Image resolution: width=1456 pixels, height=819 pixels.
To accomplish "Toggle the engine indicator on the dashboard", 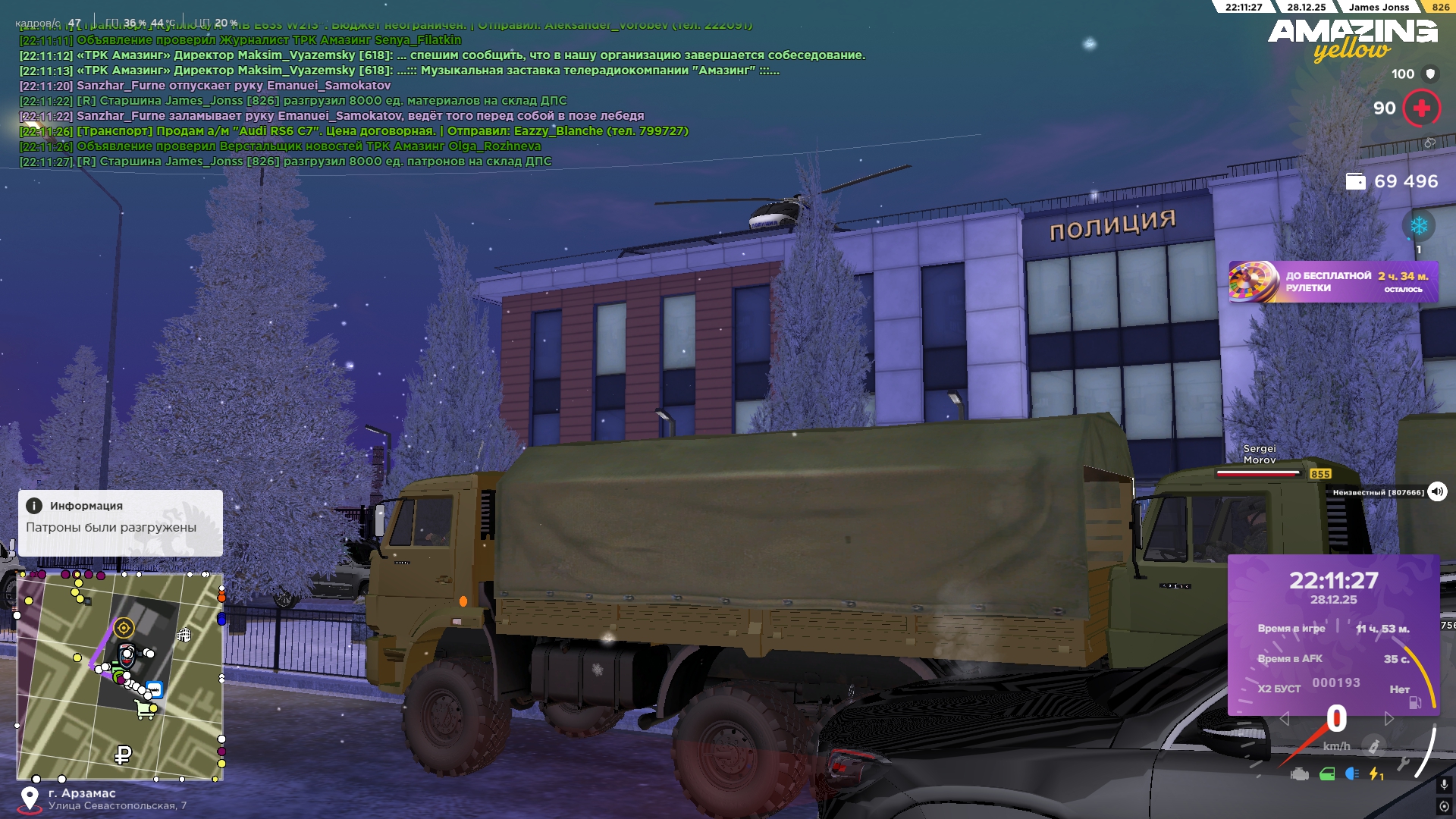I will coord(1298,775).
